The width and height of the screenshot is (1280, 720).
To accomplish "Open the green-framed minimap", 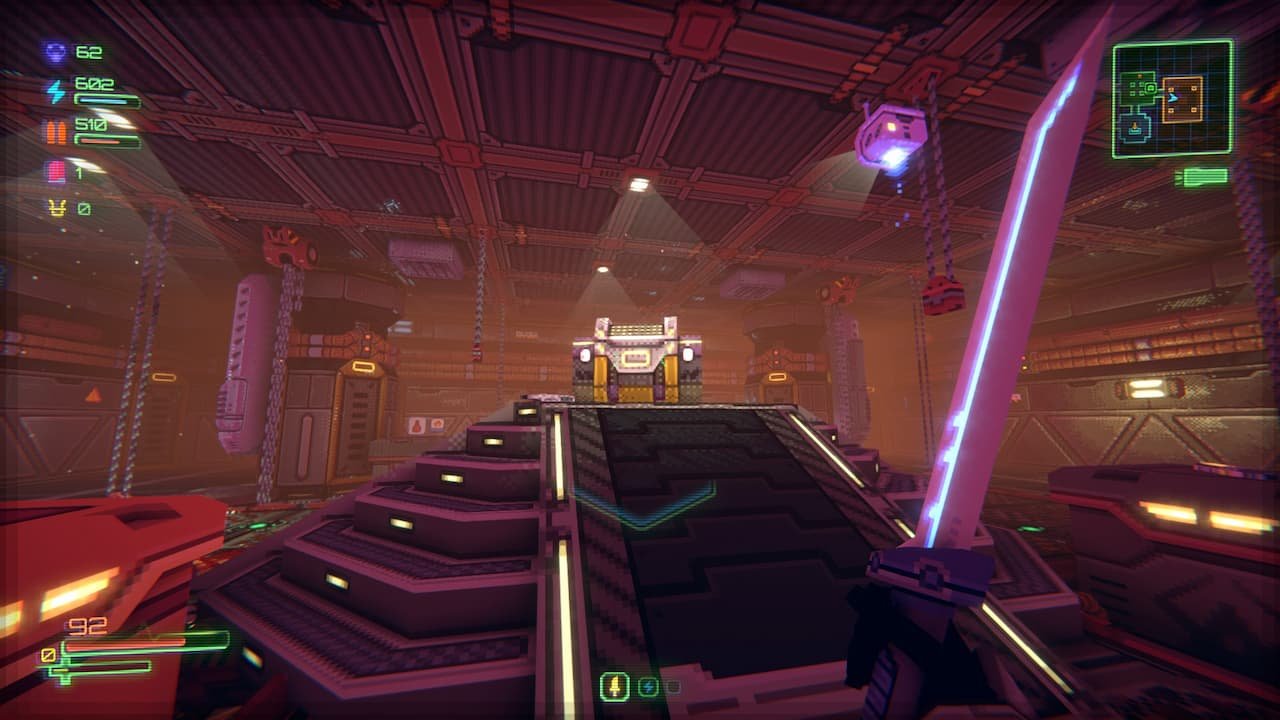I will (x=1172, y=98).
